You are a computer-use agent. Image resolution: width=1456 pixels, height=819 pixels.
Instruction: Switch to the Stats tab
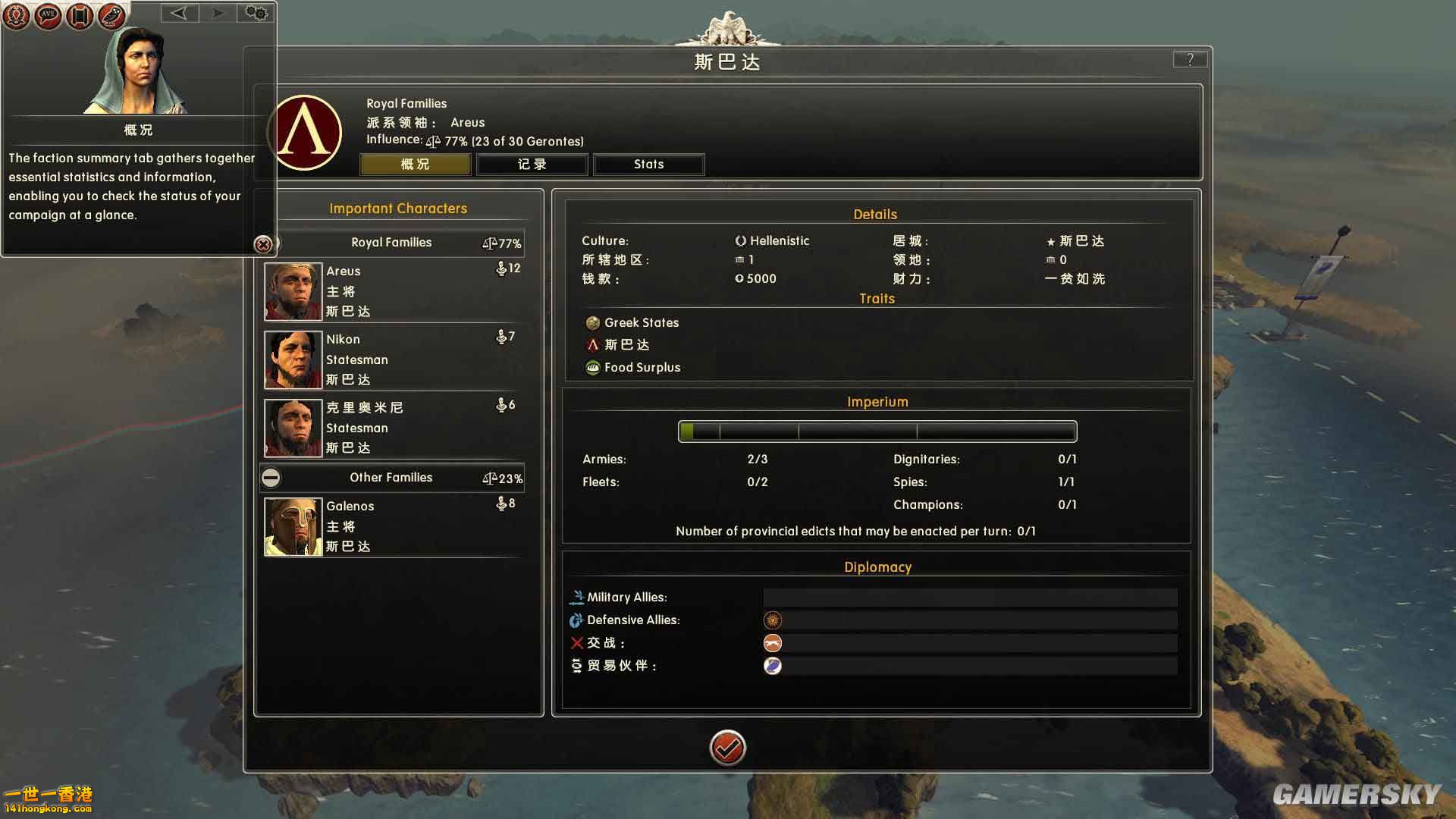coord(648,165)
